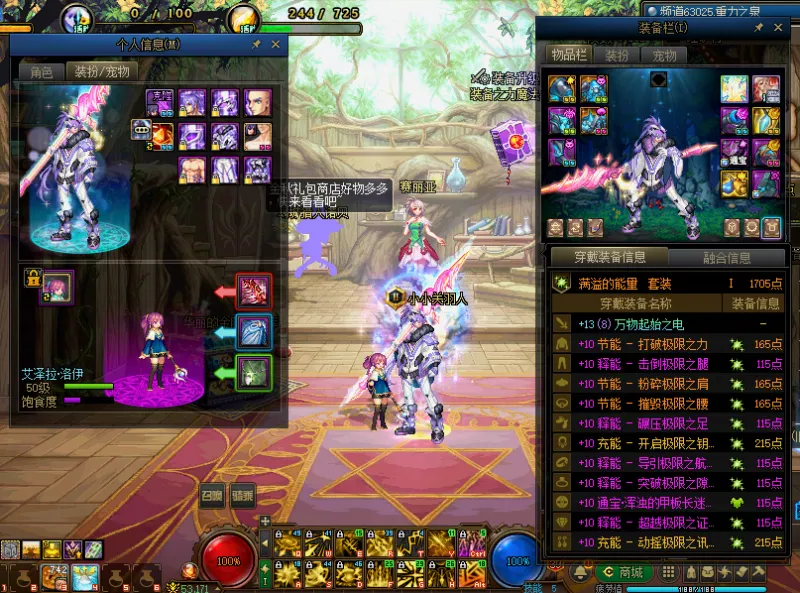Switch to the 角色 character tab
The width and height of the screenshot is (800, 593).
click(x=41, y=71)
